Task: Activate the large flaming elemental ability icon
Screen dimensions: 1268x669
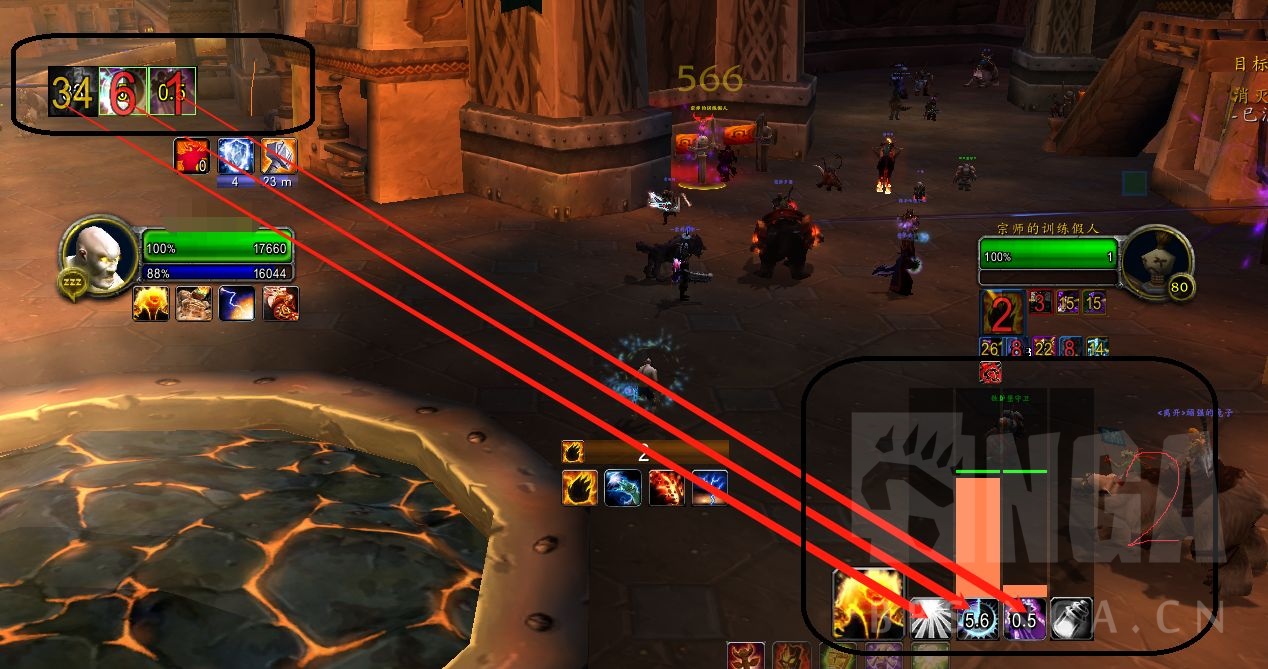Action: coord(867,603)
